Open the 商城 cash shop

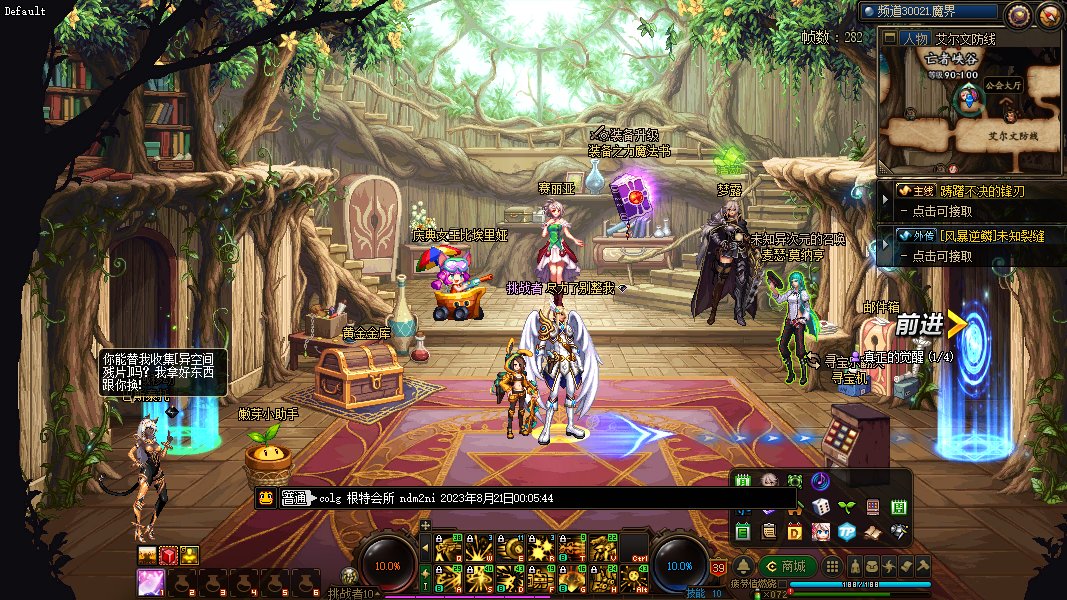[x=787, y=566]
